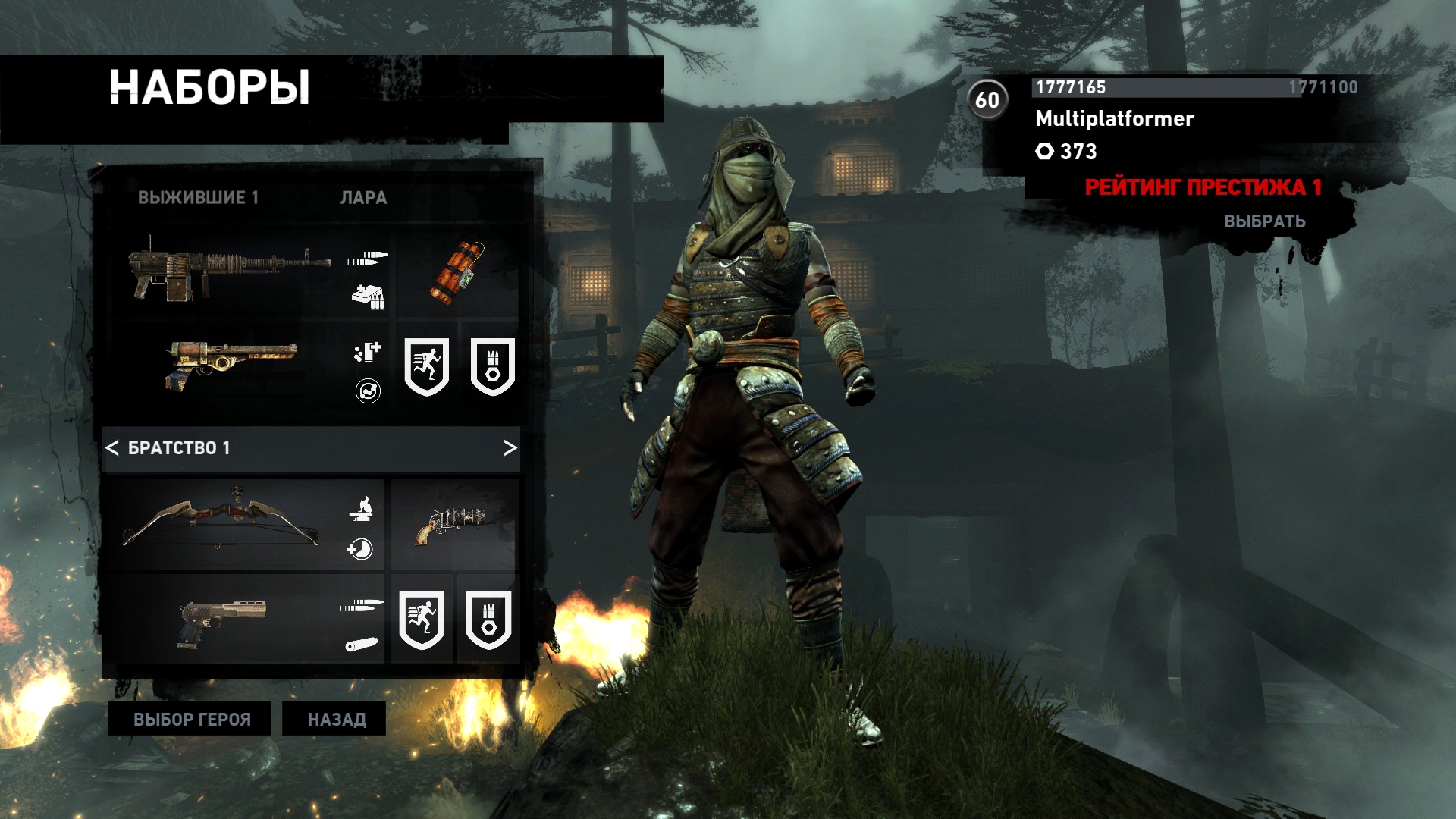Viewport: 1456px width, 819px height.
Task: Click the fire arrow bow upgrade icon
Action: pyautogui.click(x=362, y=508)
